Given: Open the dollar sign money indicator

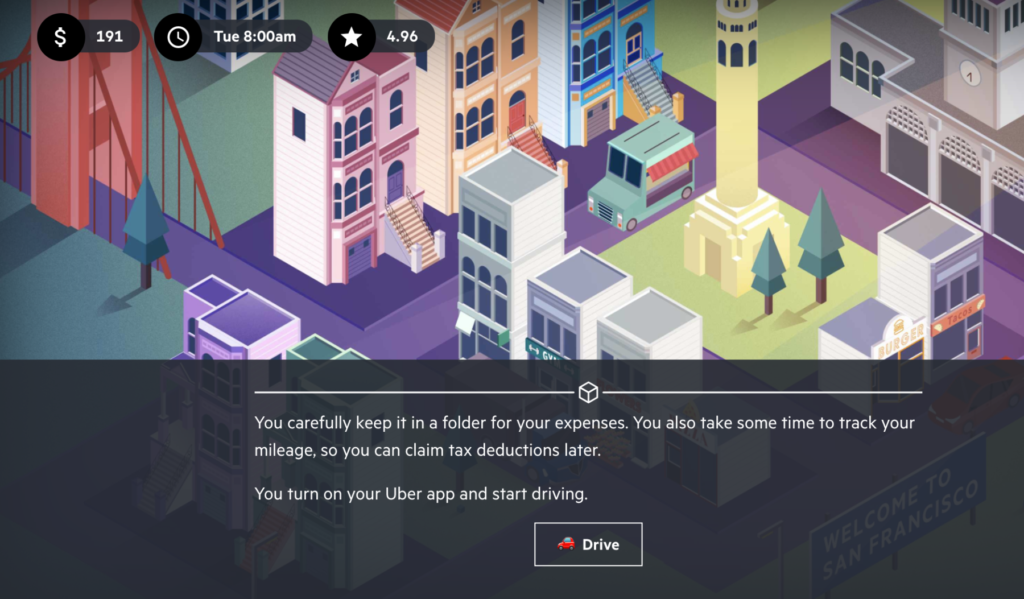Looking at the screenshot, I should tap(60, 37).
